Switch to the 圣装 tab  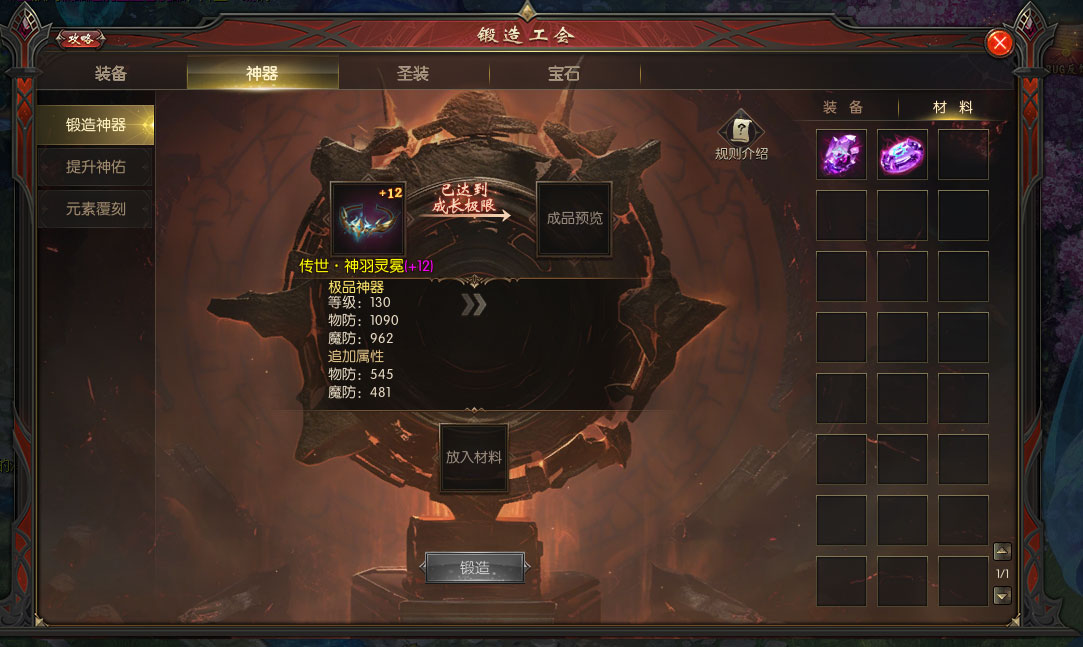coord(413,74)
